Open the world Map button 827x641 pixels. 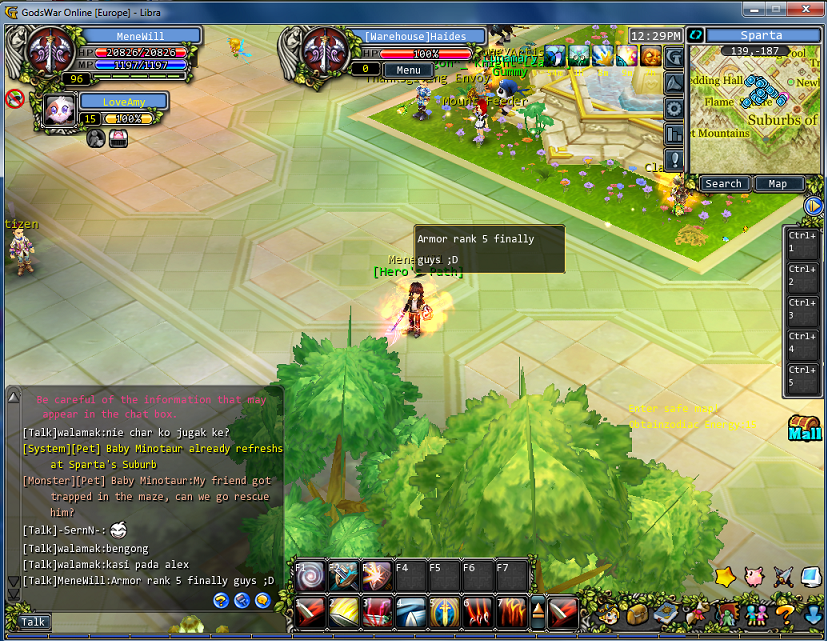[777, 184]
